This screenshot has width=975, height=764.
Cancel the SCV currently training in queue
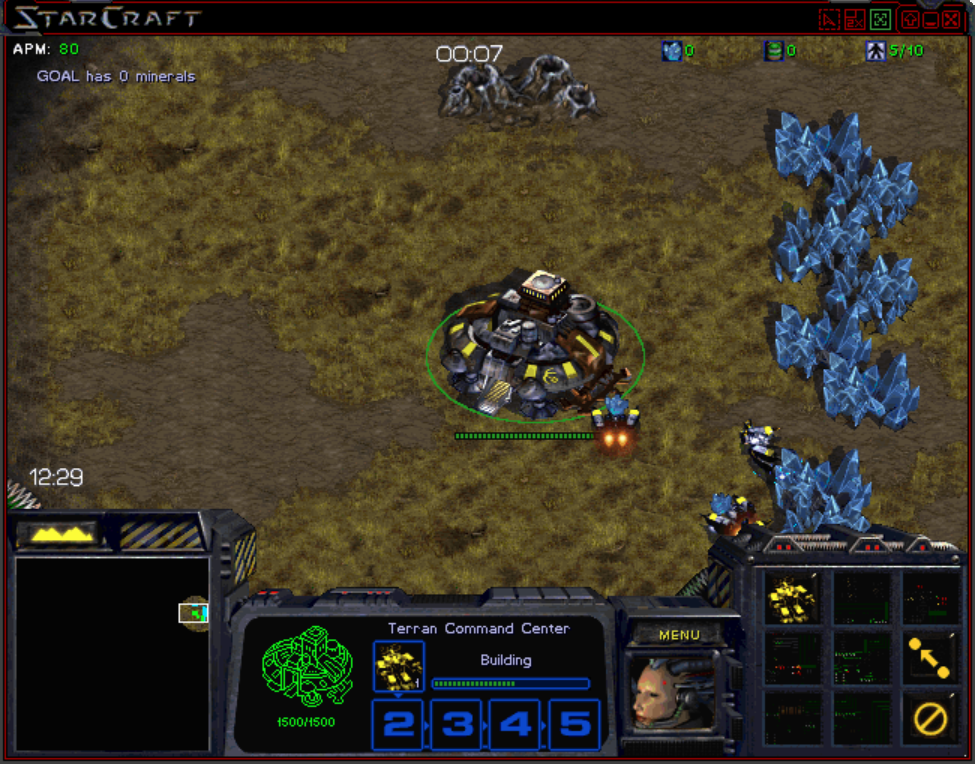point(398,666)
